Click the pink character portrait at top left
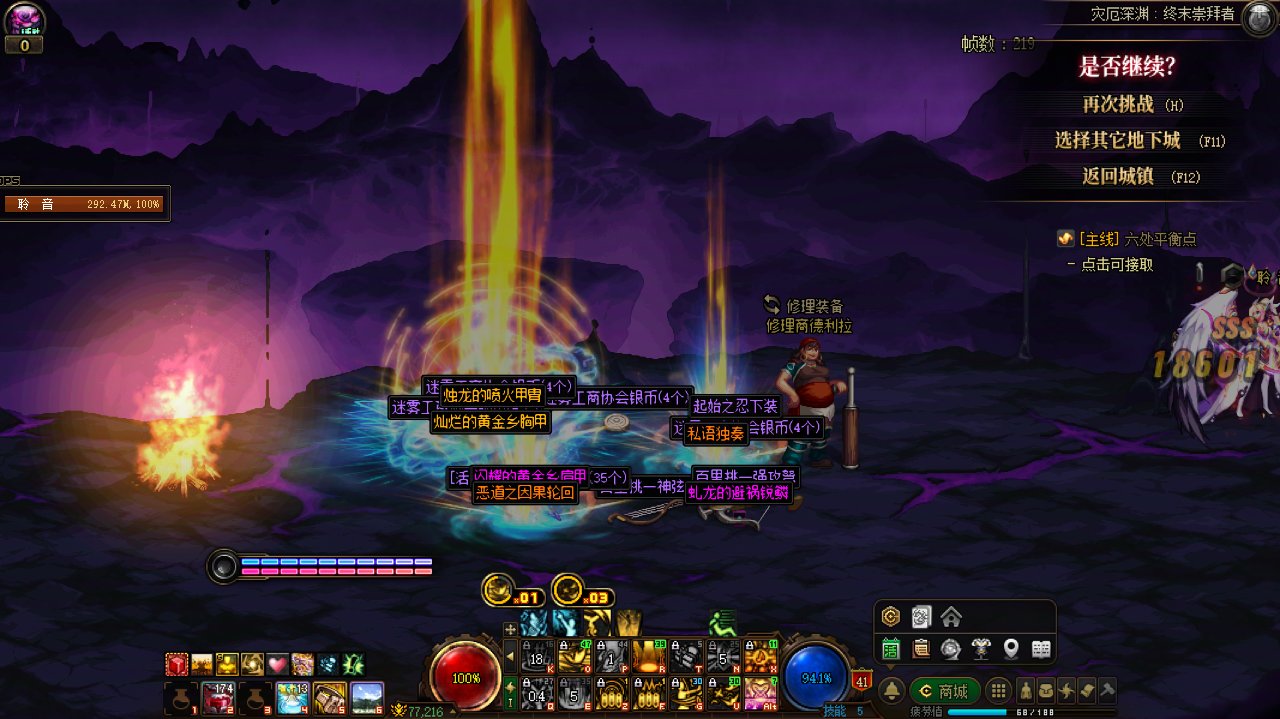This screenshot has height=719, width=1280. (24, 19)
